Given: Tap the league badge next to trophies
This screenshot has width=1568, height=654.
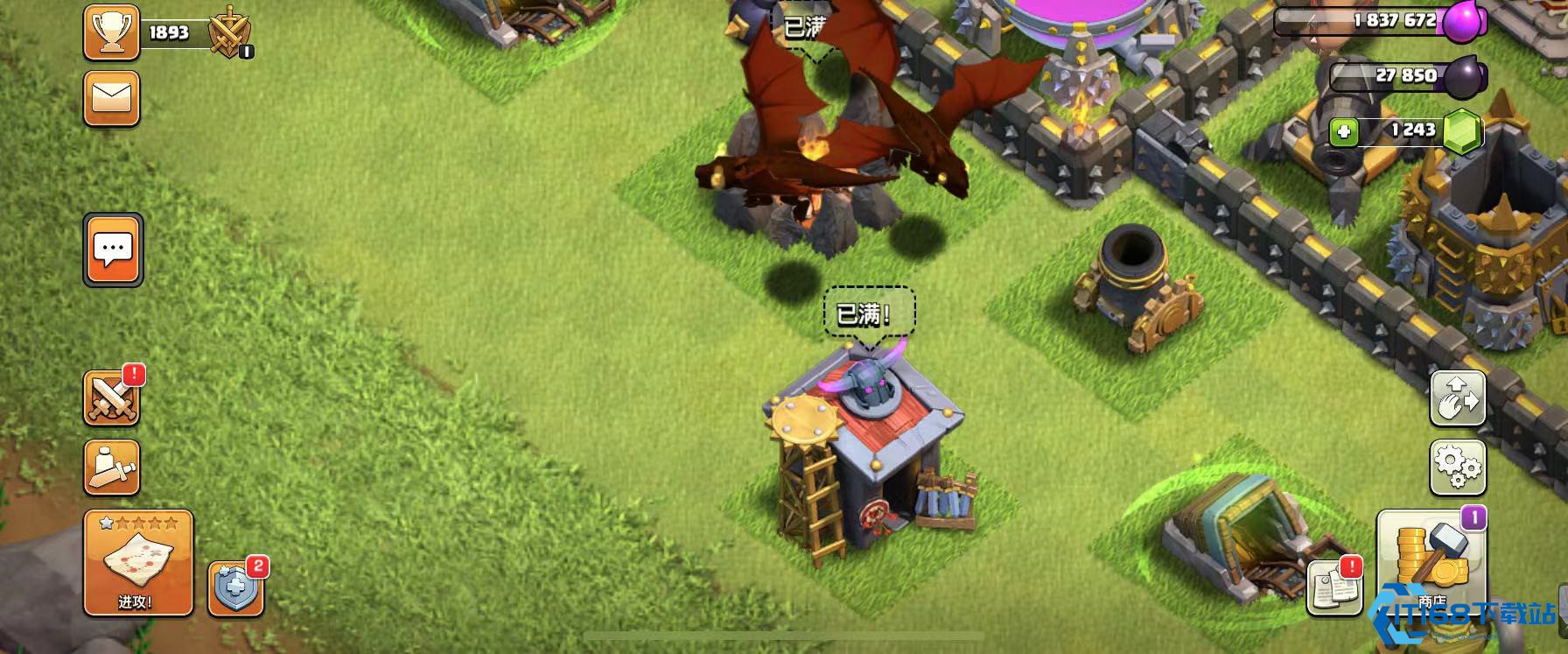Looking at the screenshot, I should click(x=230, y=34).
